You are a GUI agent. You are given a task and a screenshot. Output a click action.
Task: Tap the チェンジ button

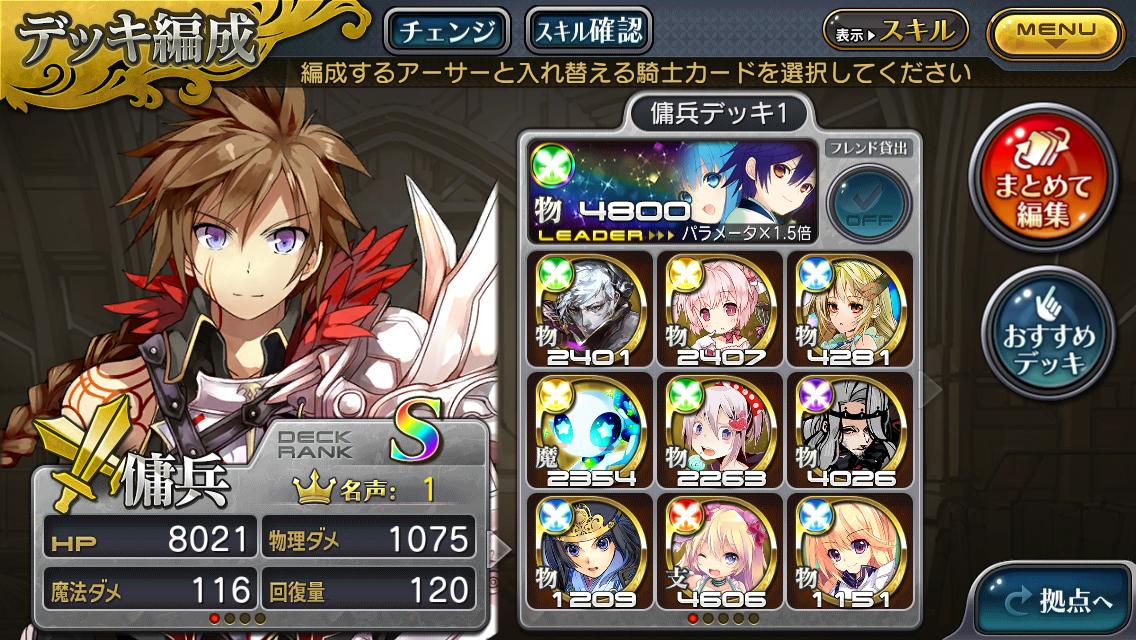447,31
